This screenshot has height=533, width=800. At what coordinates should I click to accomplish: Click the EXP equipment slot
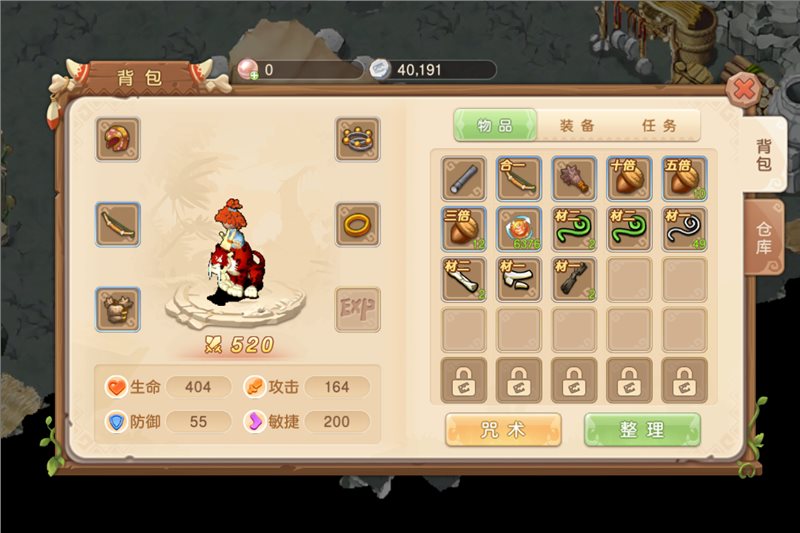(357, 309)
